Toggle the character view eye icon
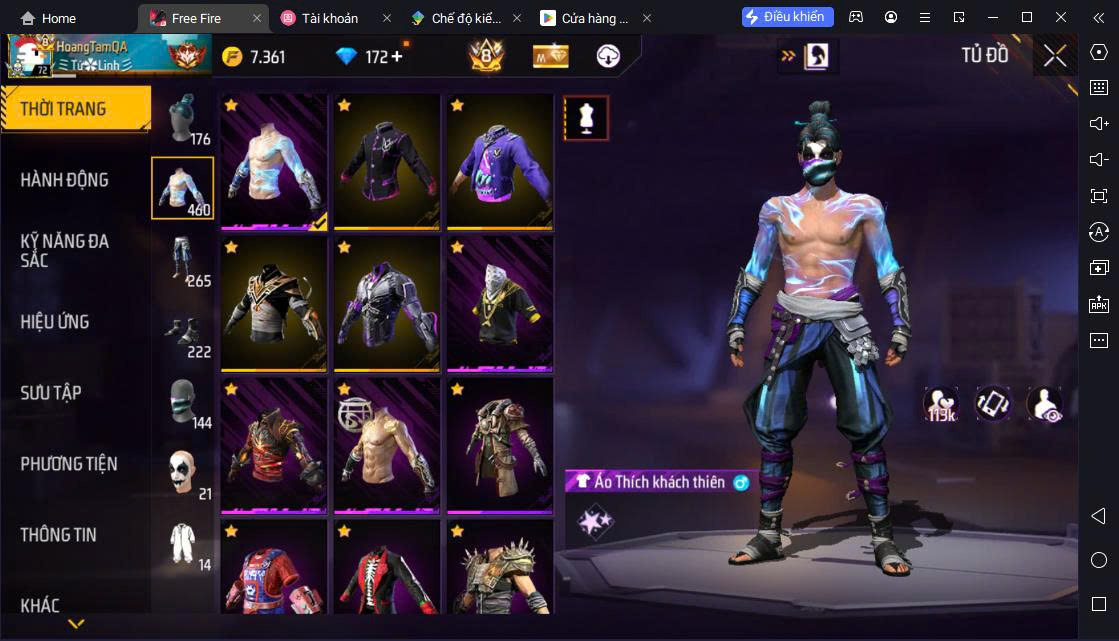Screen dimensions: 1119x641 (x=1045, y=403)
